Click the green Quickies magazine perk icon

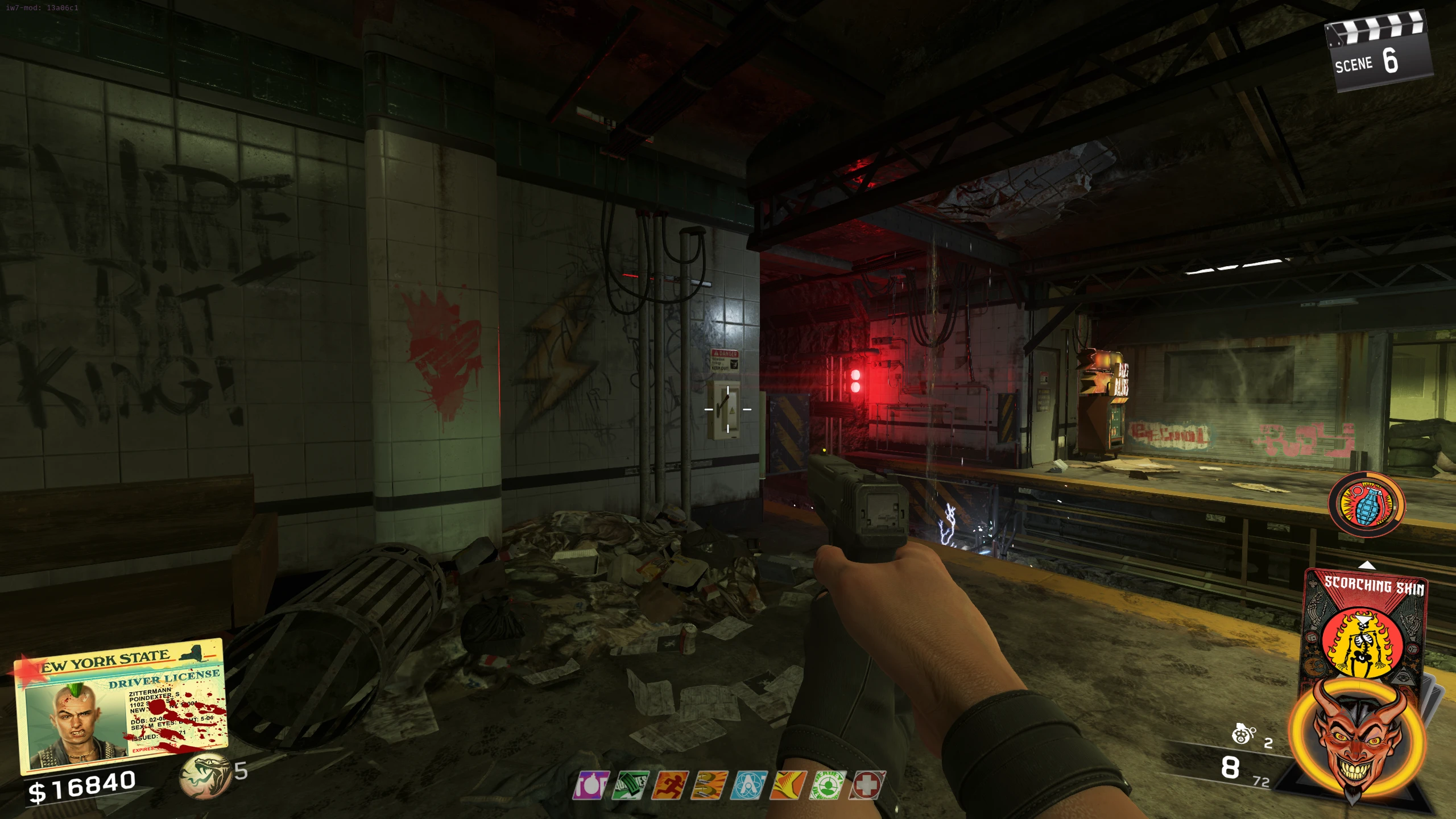click(x=630, y=785)
